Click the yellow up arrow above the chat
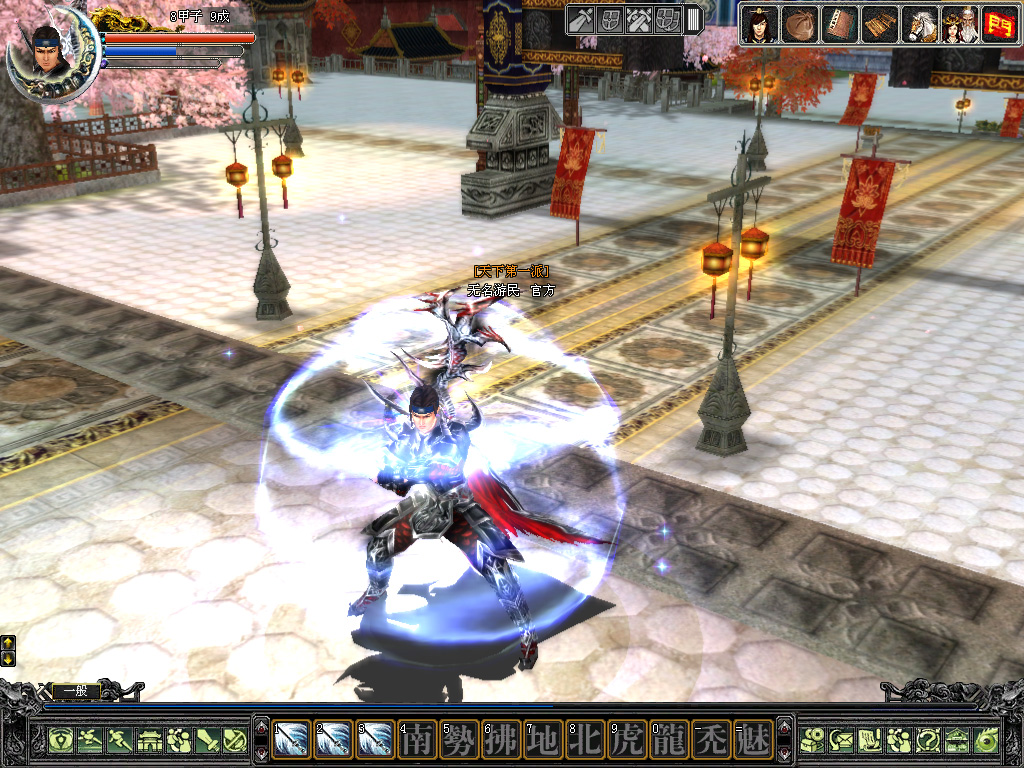 pos(8,642)
